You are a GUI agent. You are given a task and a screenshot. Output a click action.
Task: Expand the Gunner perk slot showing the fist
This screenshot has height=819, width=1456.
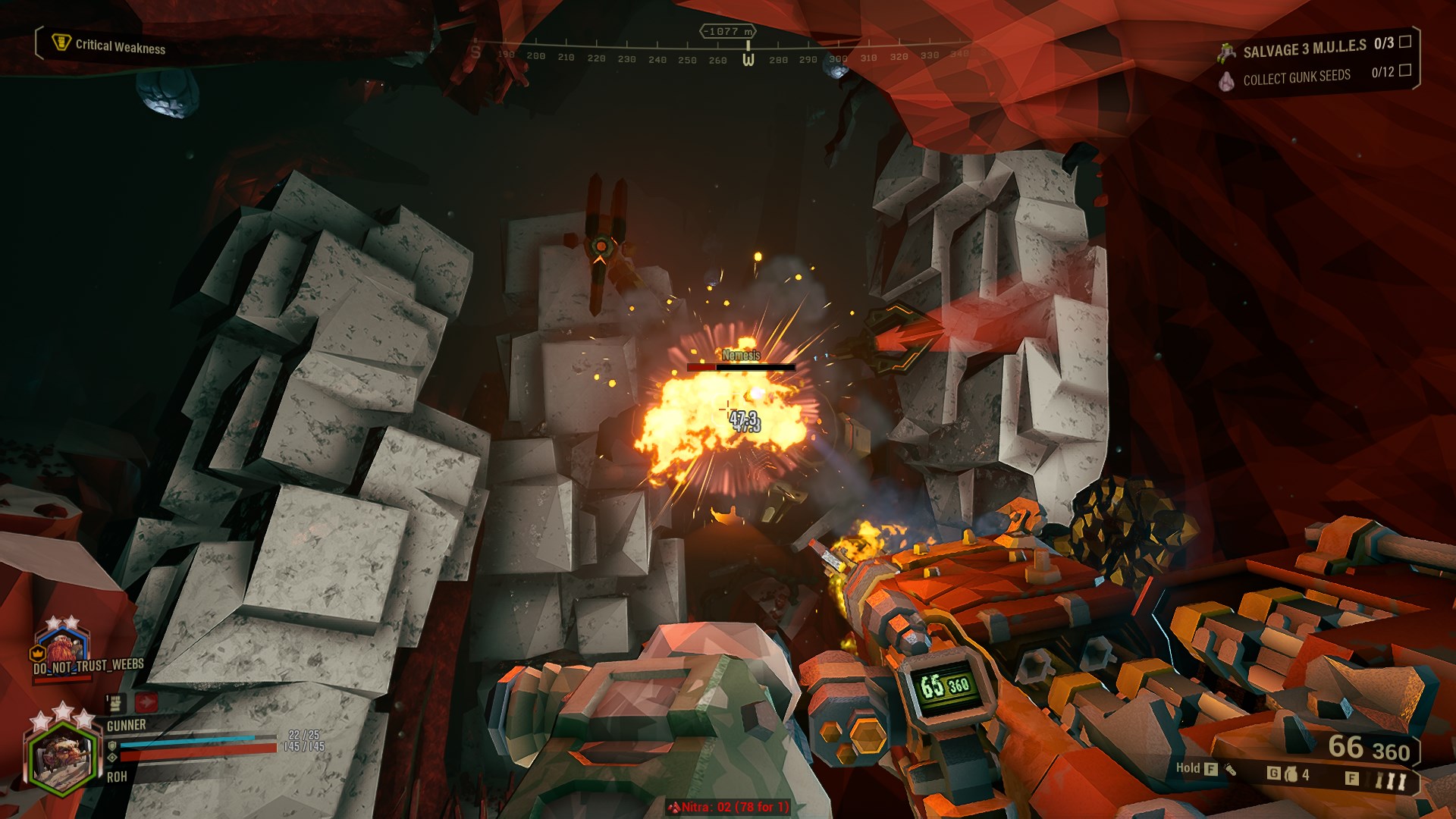115,703
